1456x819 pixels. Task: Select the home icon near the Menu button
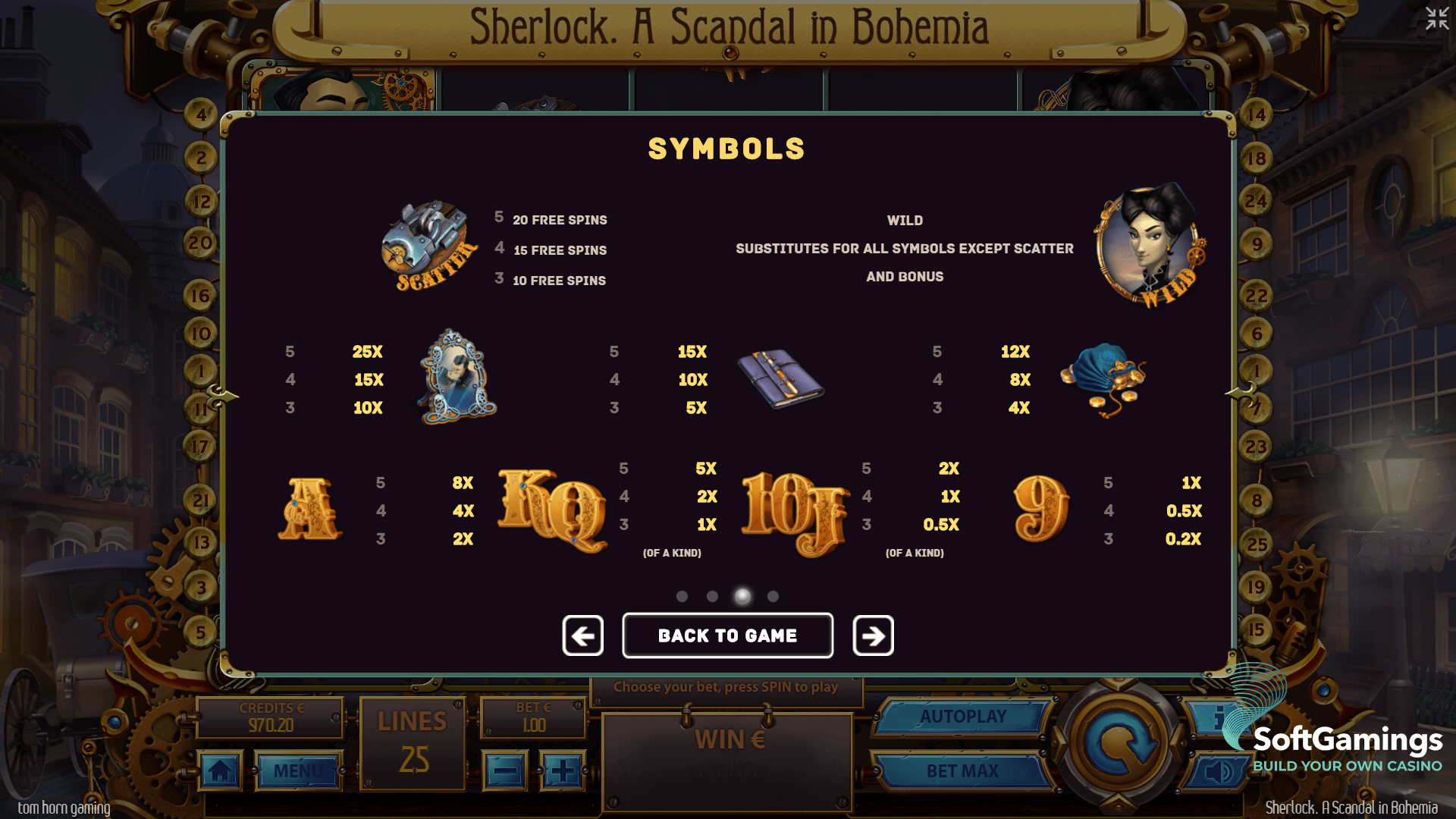click(220, 770)
